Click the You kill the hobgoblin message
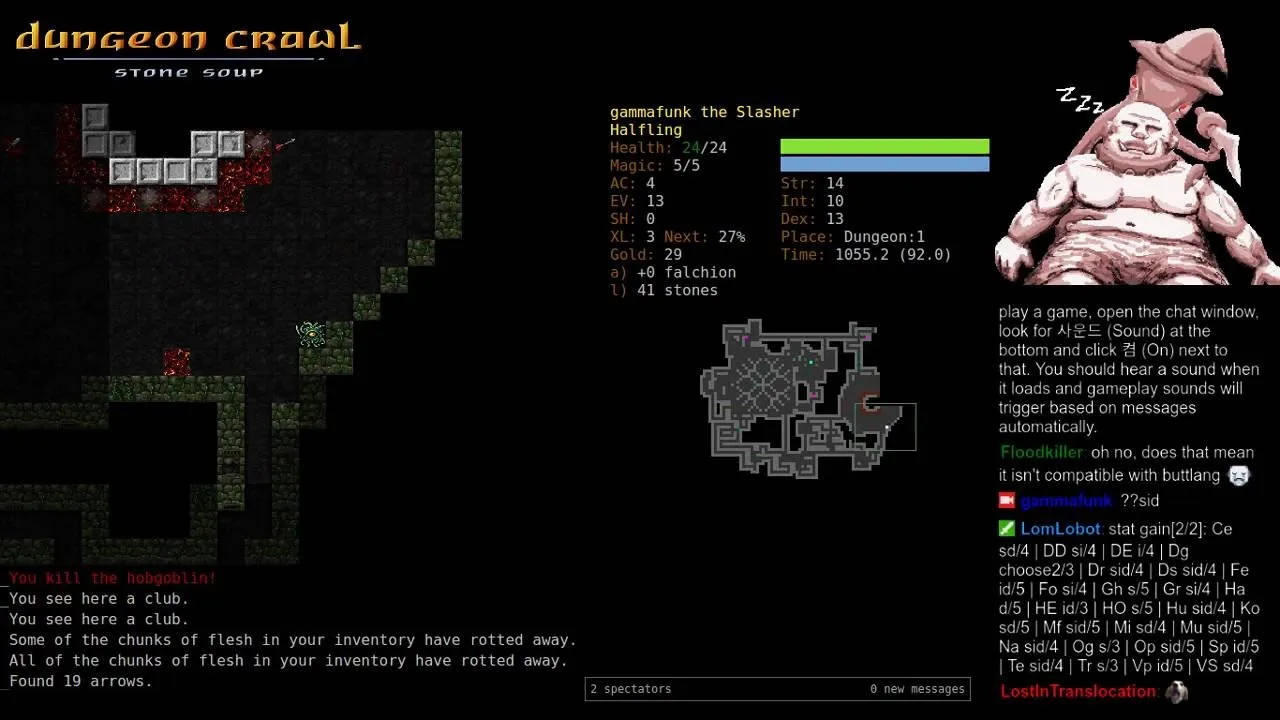The width and height of the screenshot is (1280, 720). coord(110,578)
